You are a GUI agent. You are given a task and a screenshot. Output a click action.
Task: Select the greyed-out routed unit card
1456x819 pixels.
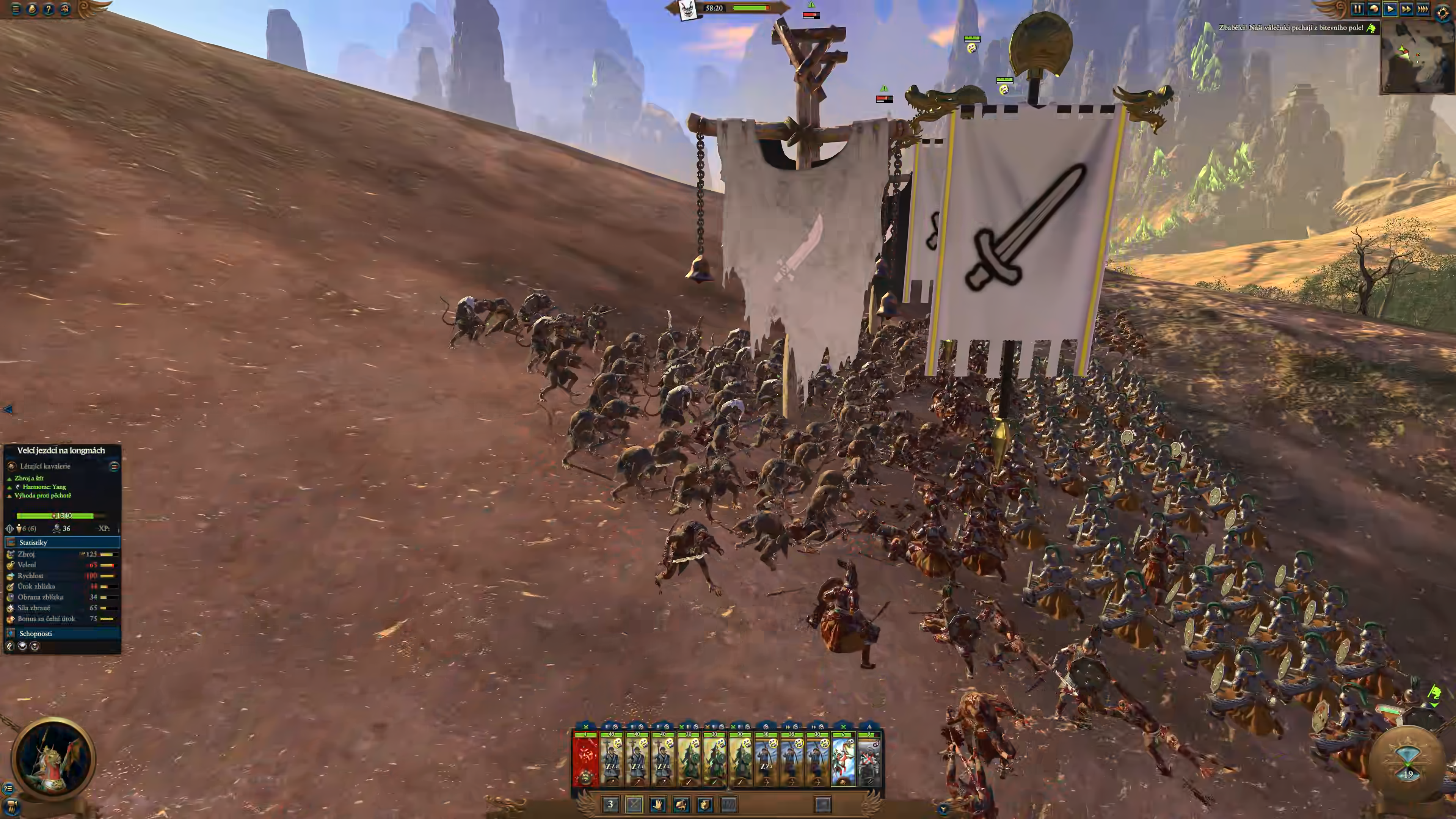(x=869, y=759)
